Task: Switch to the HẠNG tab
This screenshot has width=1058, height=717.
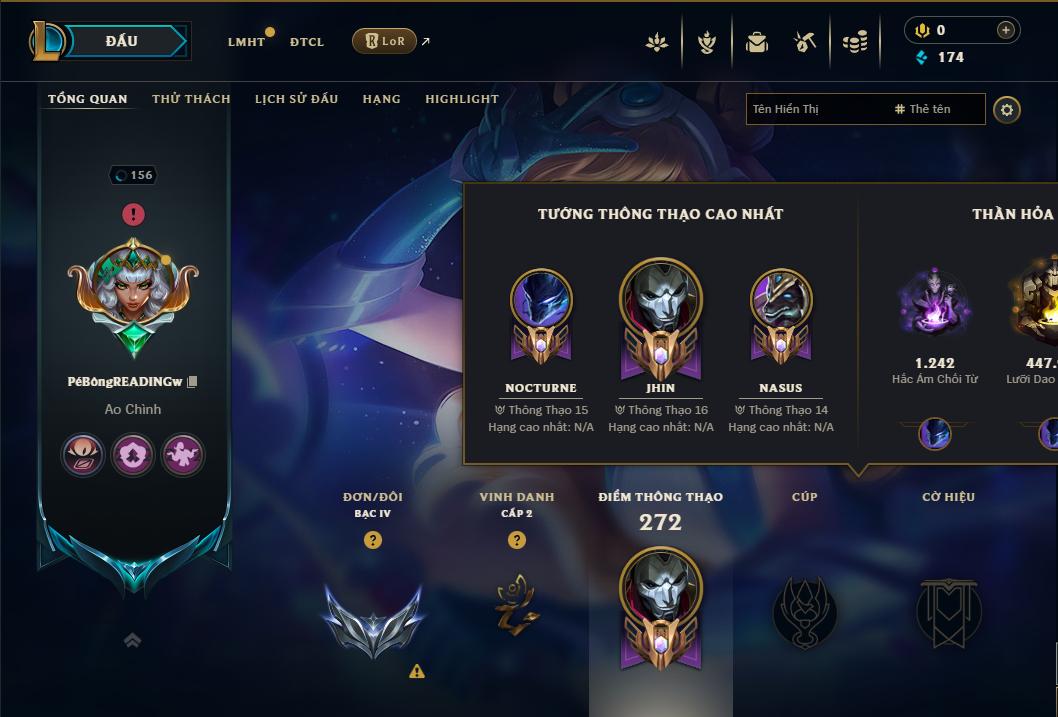Action: [x=381, y=99]
